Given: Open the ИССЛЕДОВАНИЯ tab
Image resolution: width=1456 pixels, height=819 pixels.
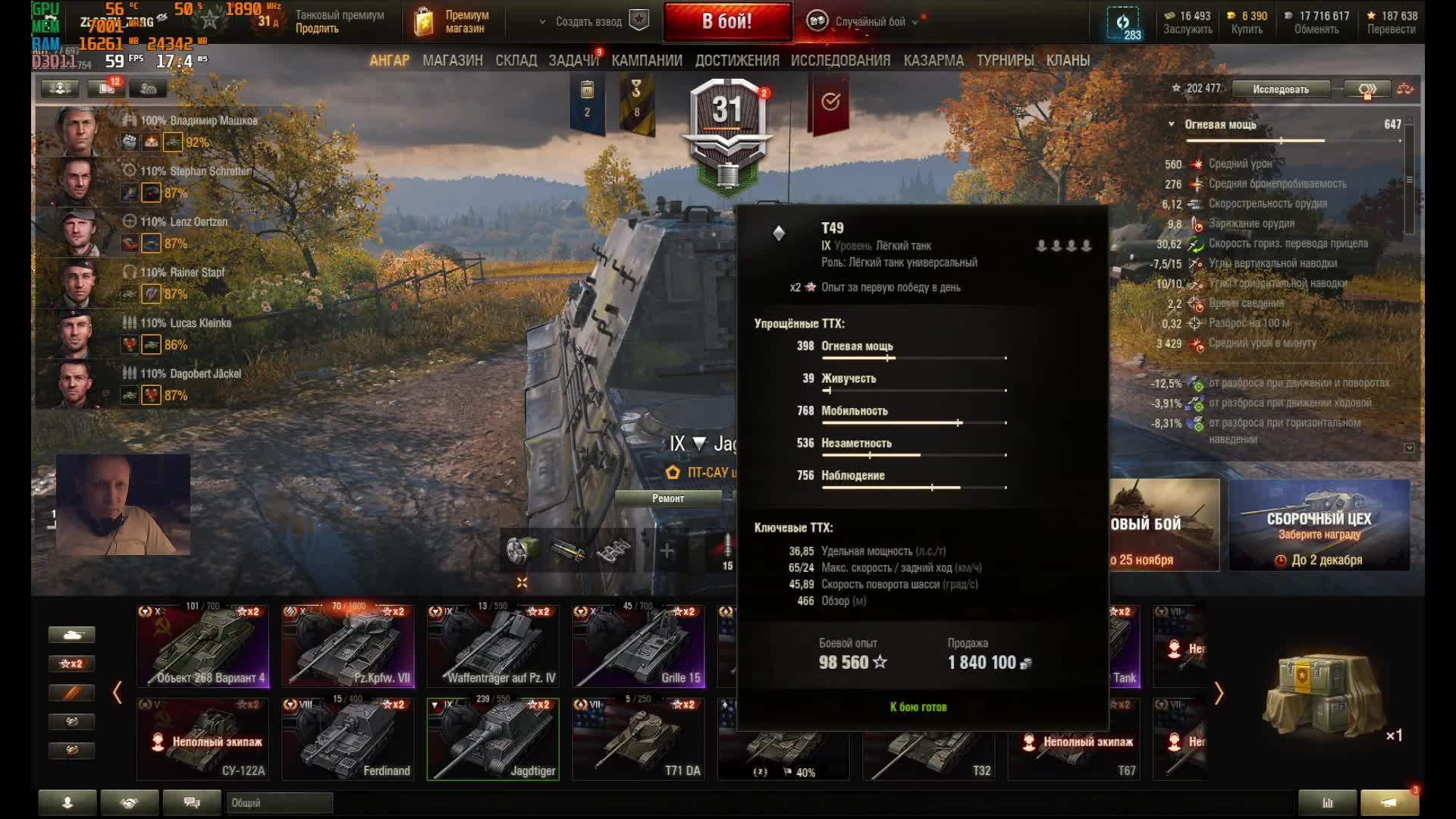Looking at the screenshot, I should click(840, 61).
